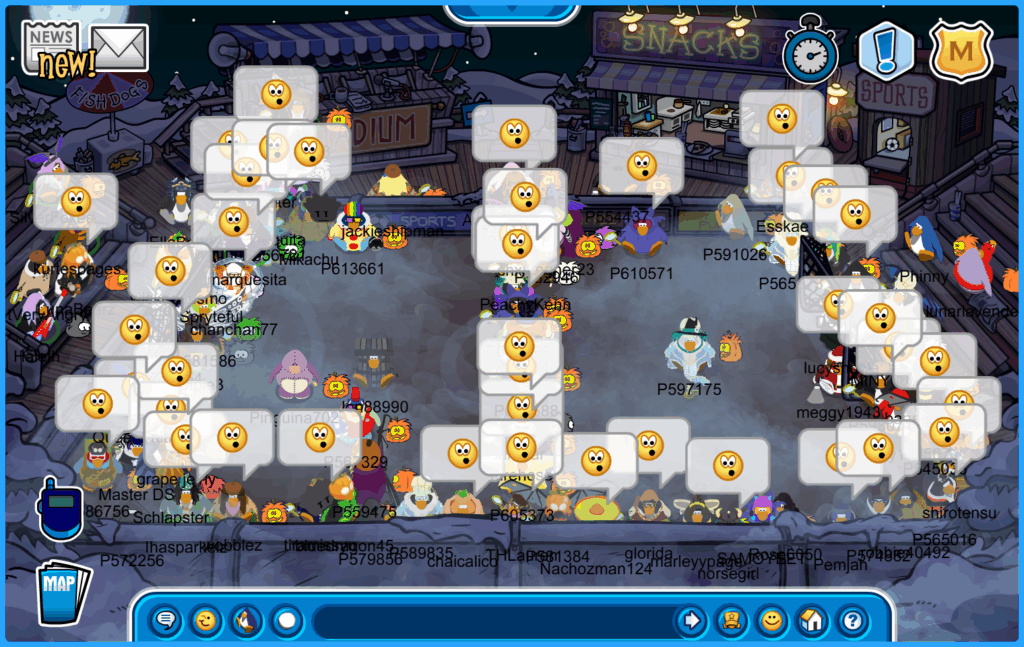This screenshot has height=647, width=1024.
Task: Open the buddy list smiley button
Action: click(771, 621)
